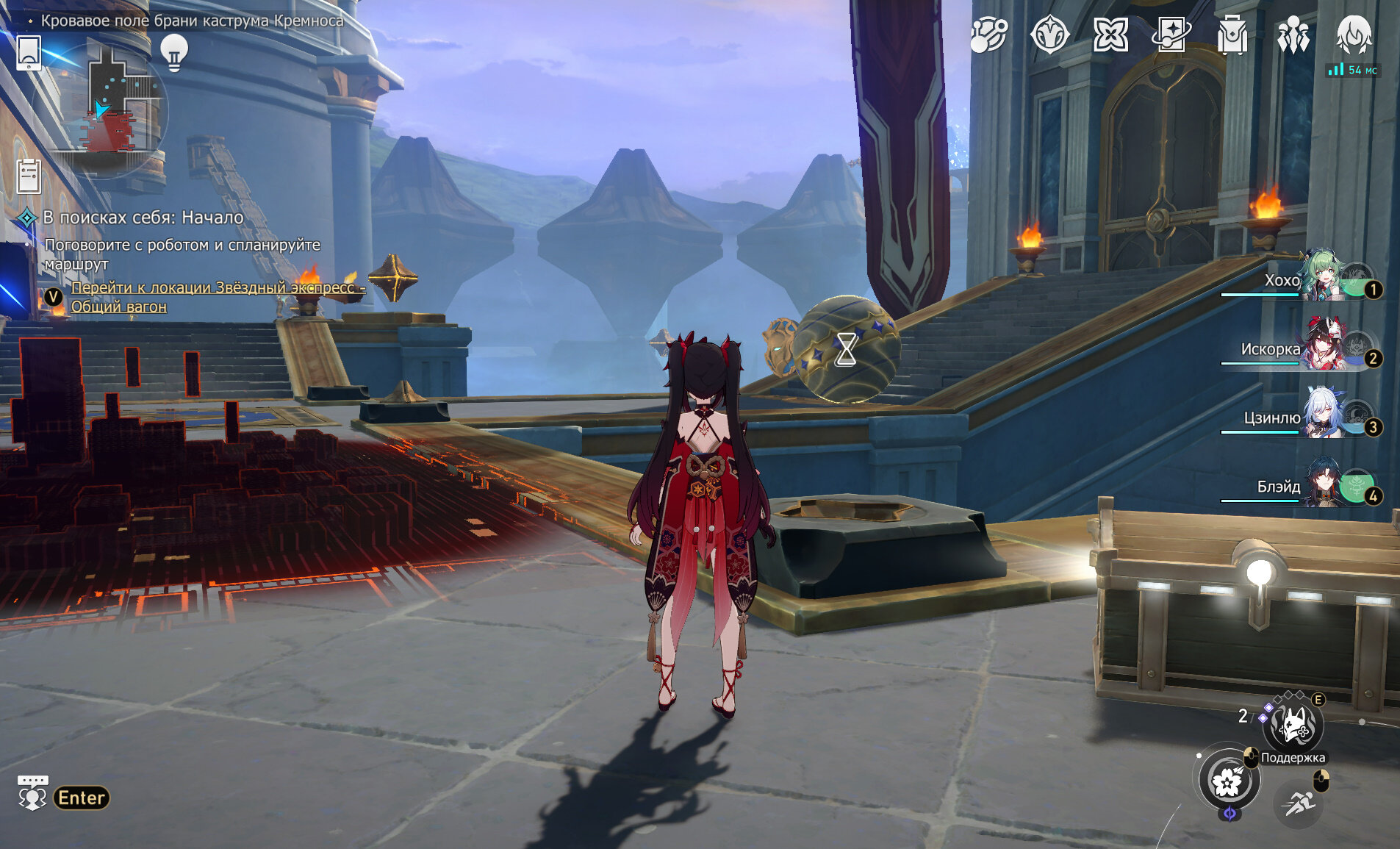Use the basic attack flower button

(1229, 781)
